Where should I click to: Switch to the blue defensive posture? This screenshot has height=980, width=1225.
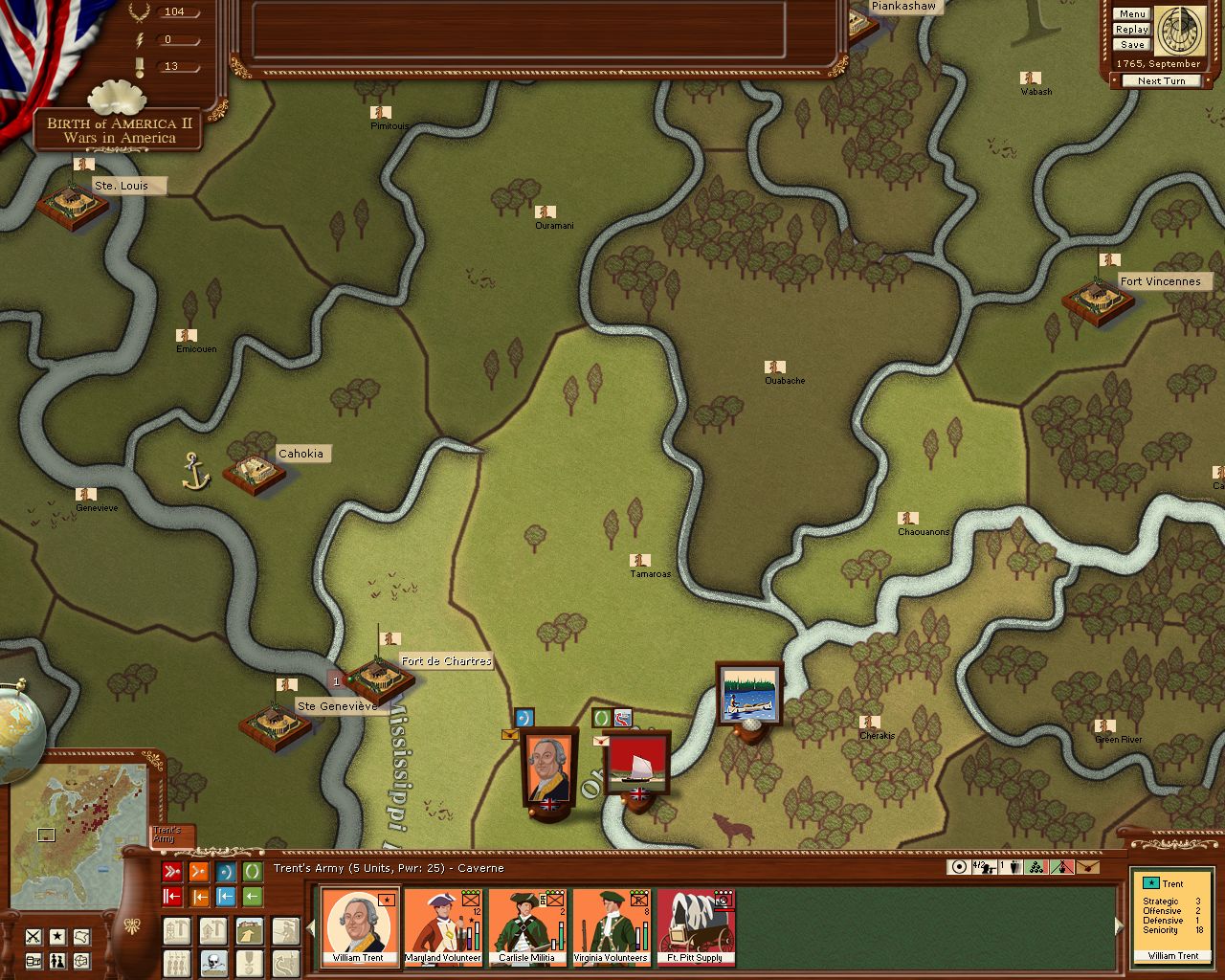(226, 872)
